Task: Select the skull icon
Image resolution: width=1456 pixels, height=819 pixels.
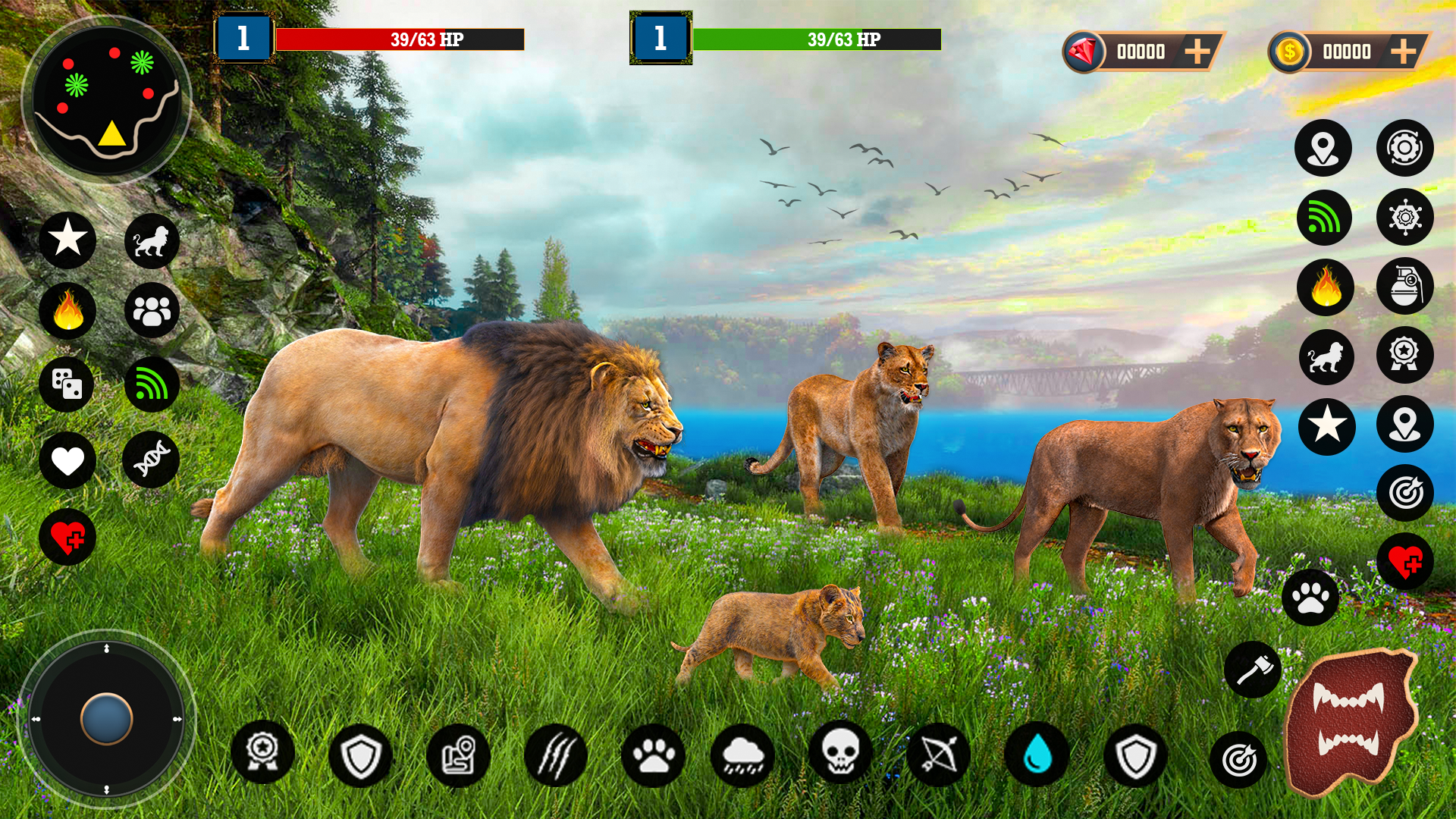Action: pos(840,753)
